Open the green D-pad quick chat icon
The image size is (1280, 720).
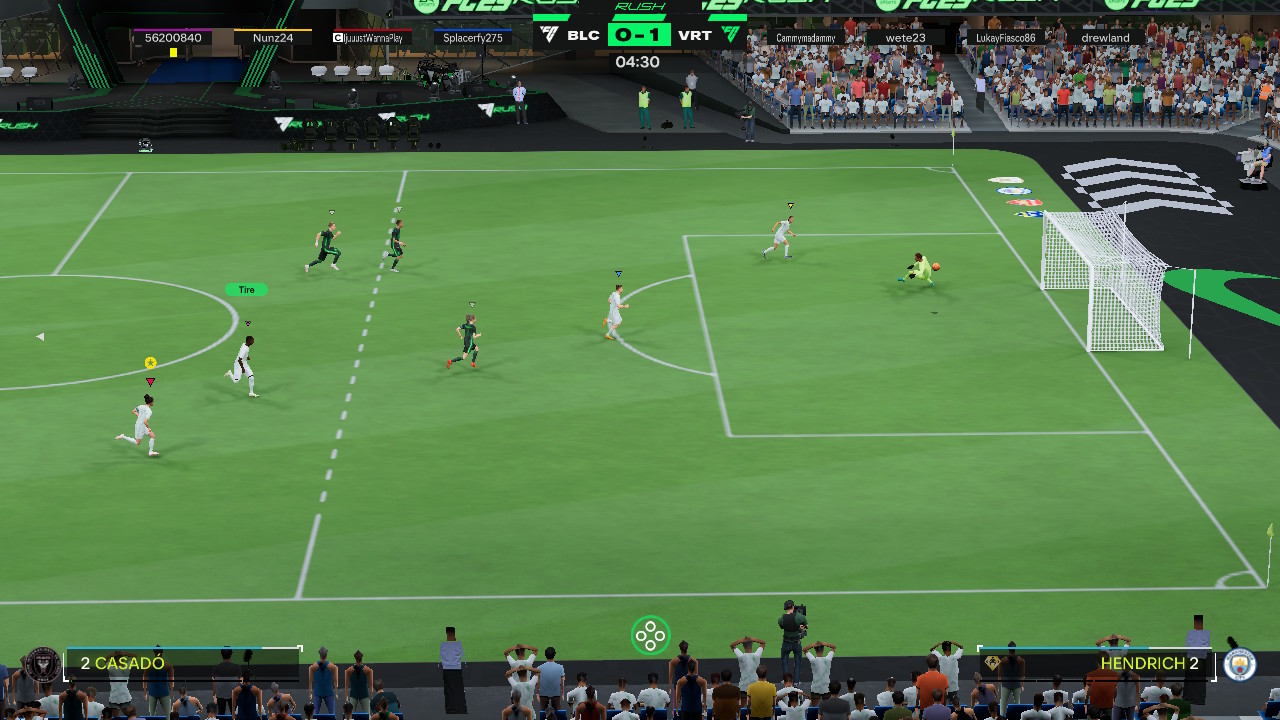(650, 635)
